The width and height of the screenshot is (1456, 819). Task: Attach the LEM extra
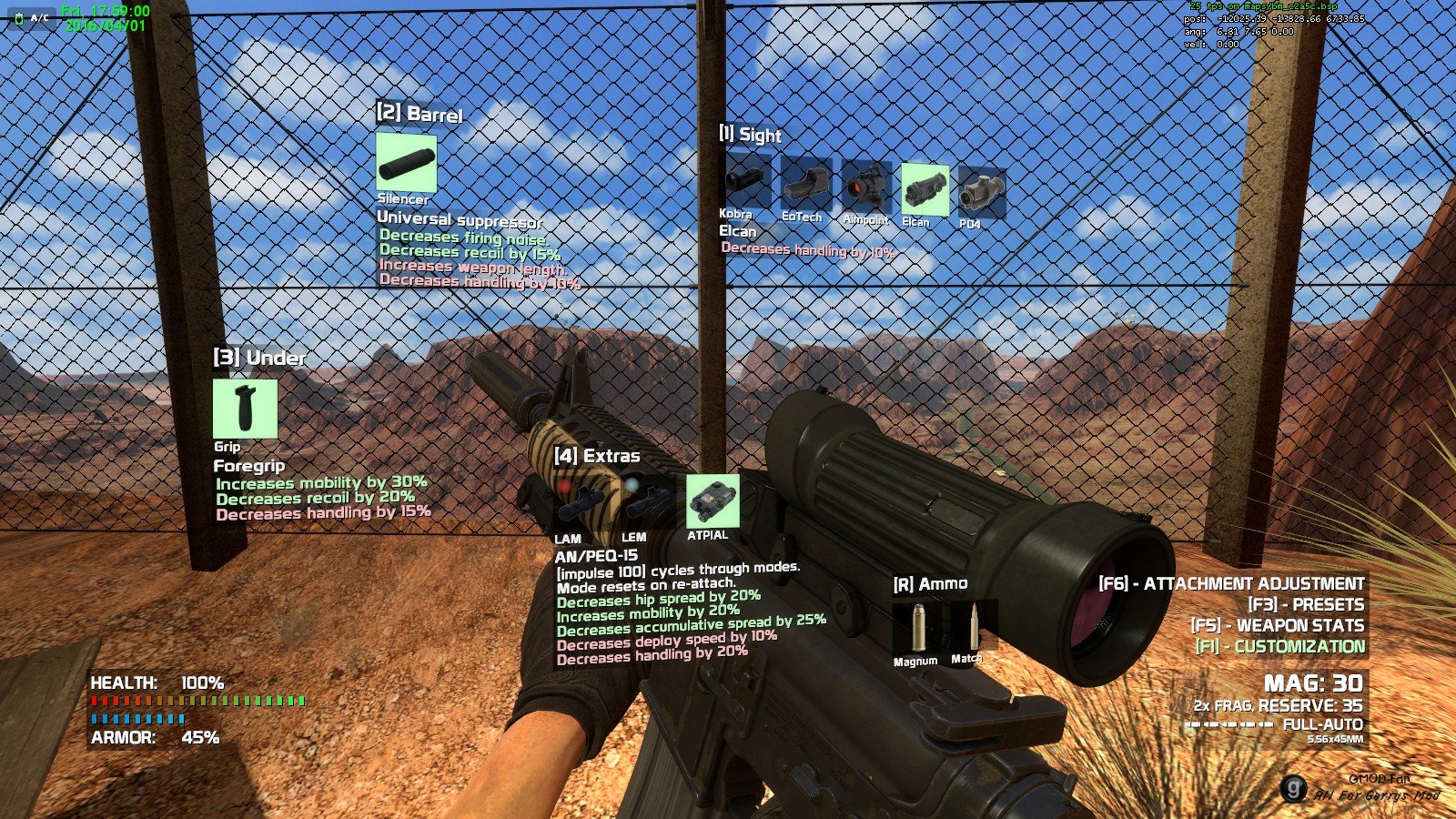click(647, 503)
